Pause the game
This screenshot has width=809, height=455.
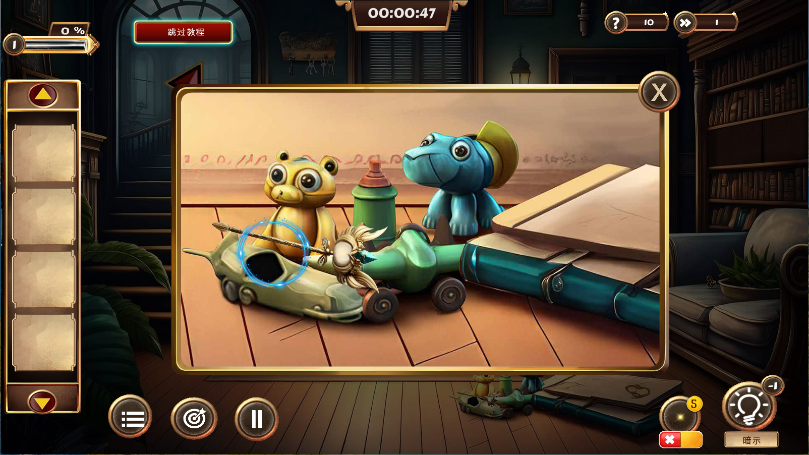point(257,418)
